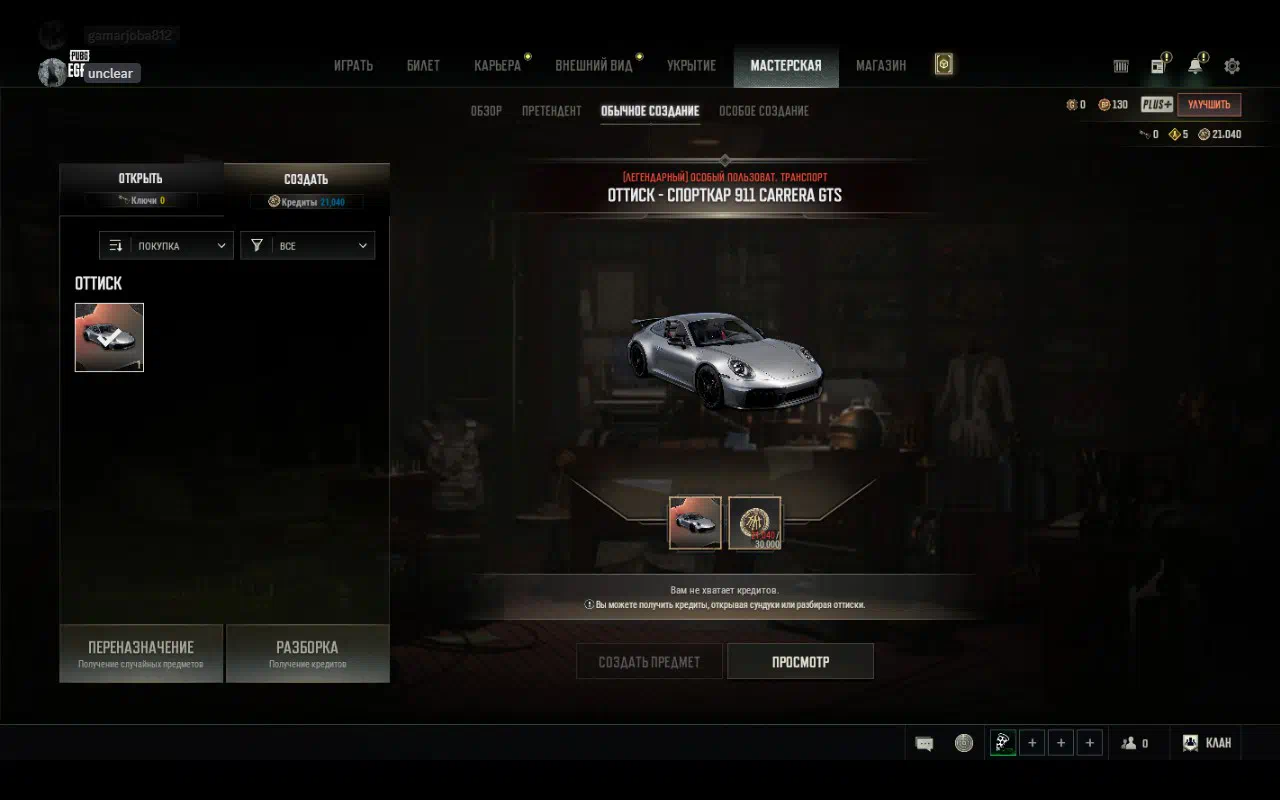Click the УЛУЧШИТЬ upgrade button
Image resolution: width=1280 pixels, height=800 pixels.
(x=1208, y=105)
